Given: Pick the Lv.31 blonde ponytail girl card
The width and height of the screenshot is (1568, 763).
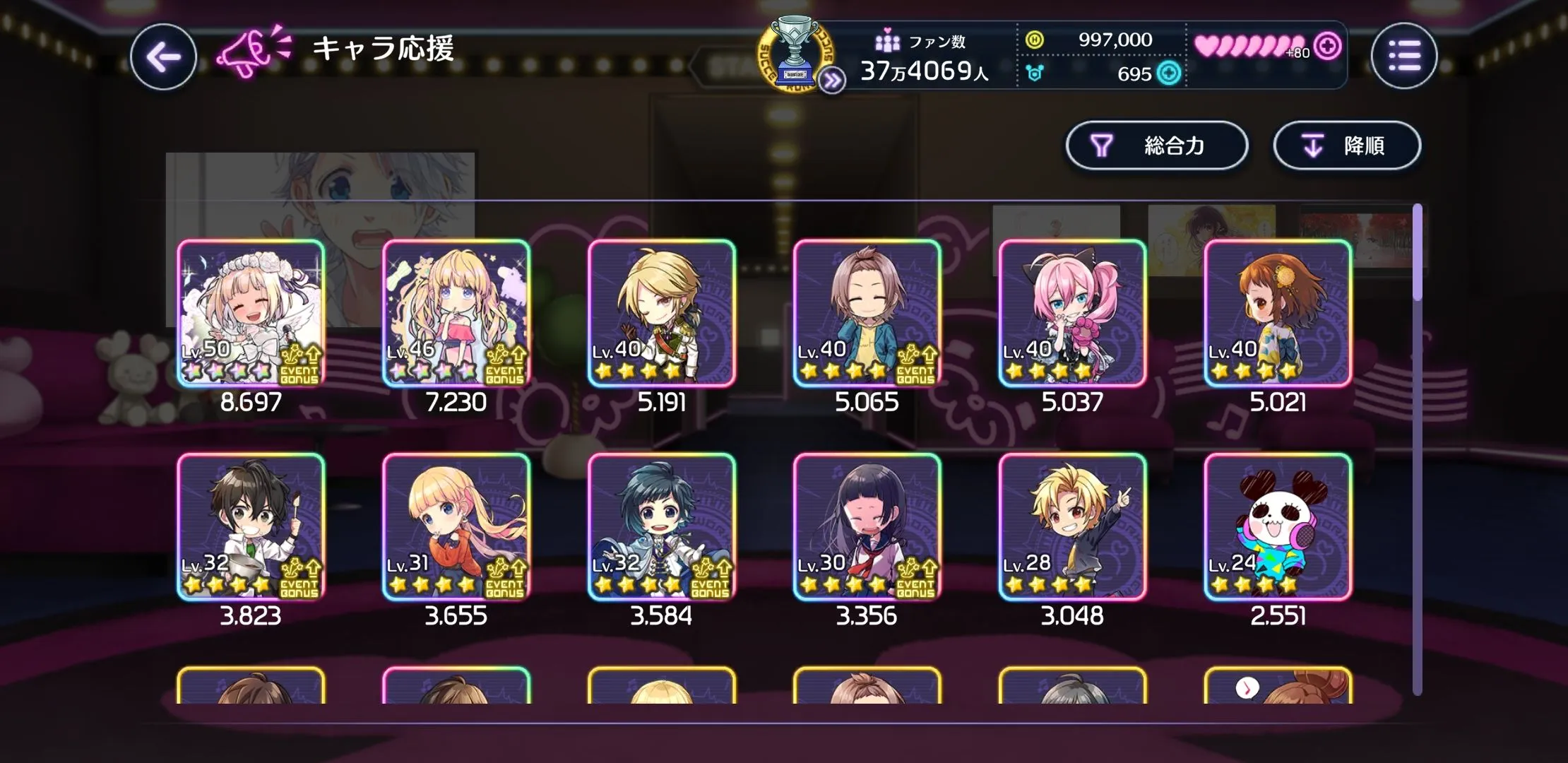Looking at the screenshot, I should 456,527.
